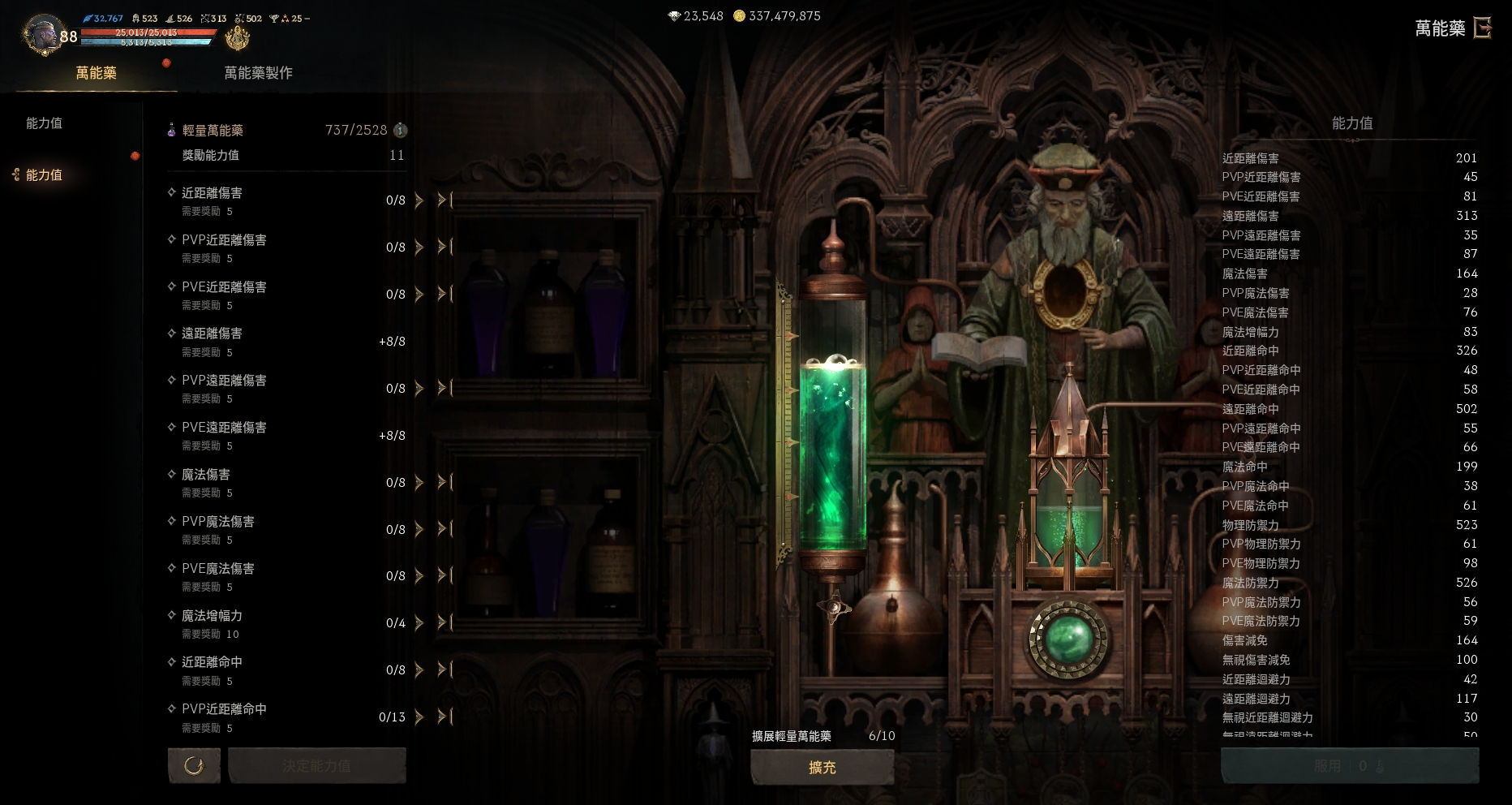This screenshot has height=805, width=1512.
Task: Click the 服用 consume button
Action: pyautogui.click(x=1349, y=766)
